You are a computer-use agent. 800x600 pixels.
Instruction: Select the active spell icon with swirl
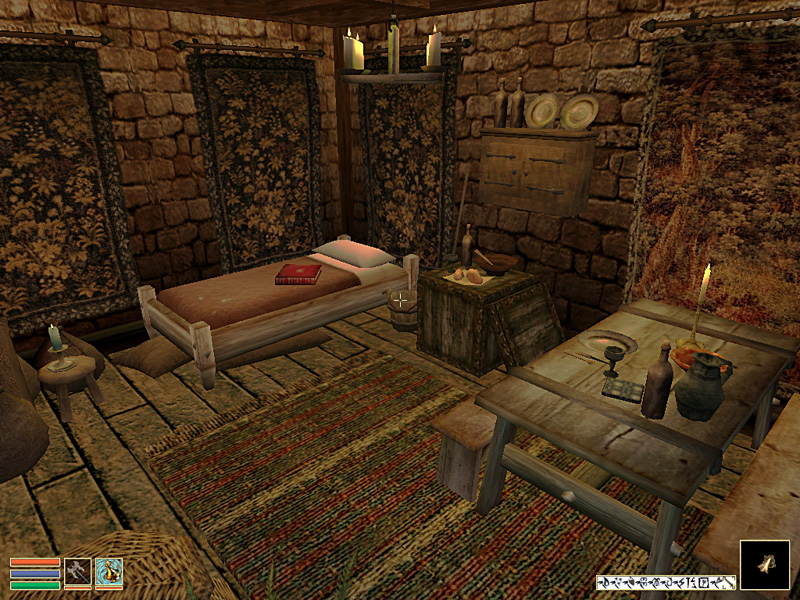pos(109,570)
